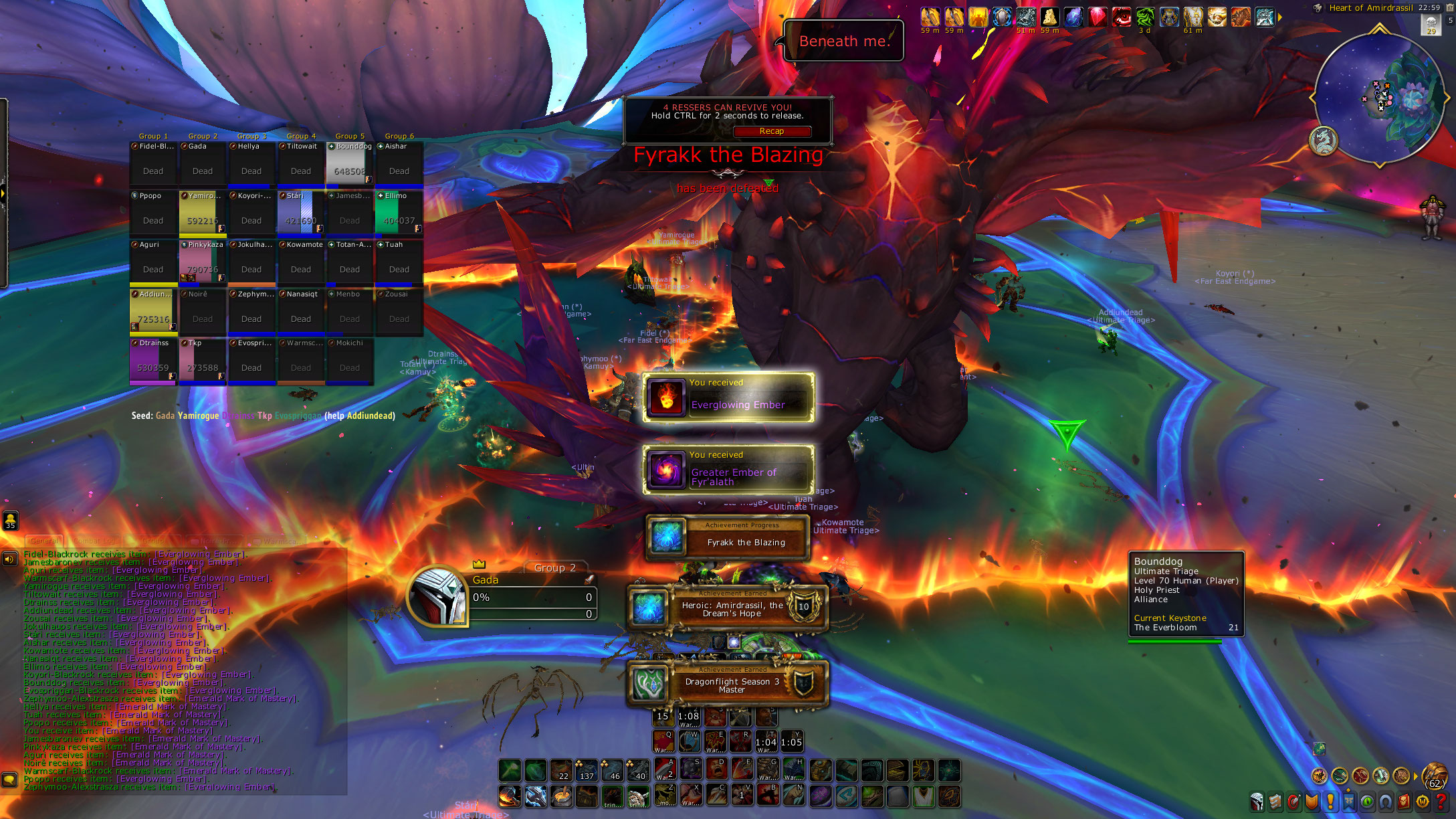Click the minimap
The height and width of the screenshot is (819, 1456).
[1380, 99]
